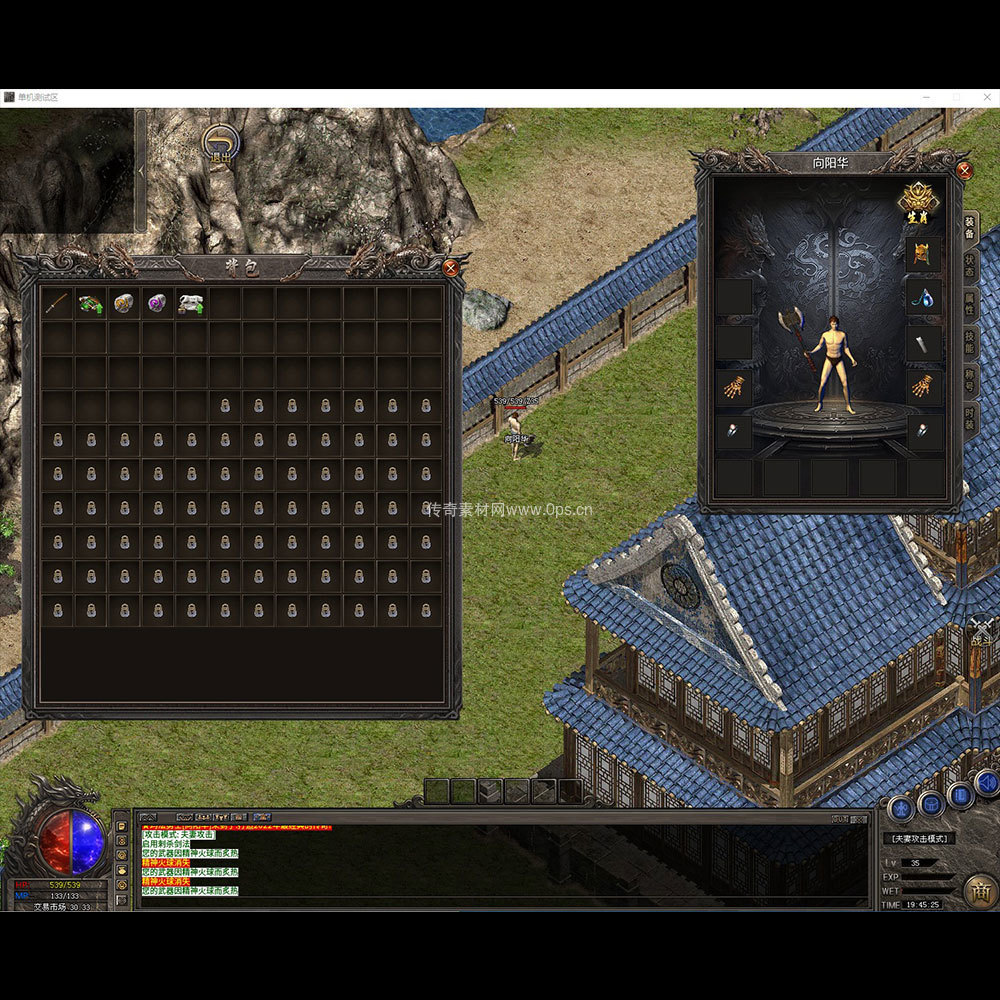Image resolution: width=1000 pixels, height=1000 pixels.
Task: Select the equipped golden helmet slot
Action: pyautogui.click(x=923, y=253)
